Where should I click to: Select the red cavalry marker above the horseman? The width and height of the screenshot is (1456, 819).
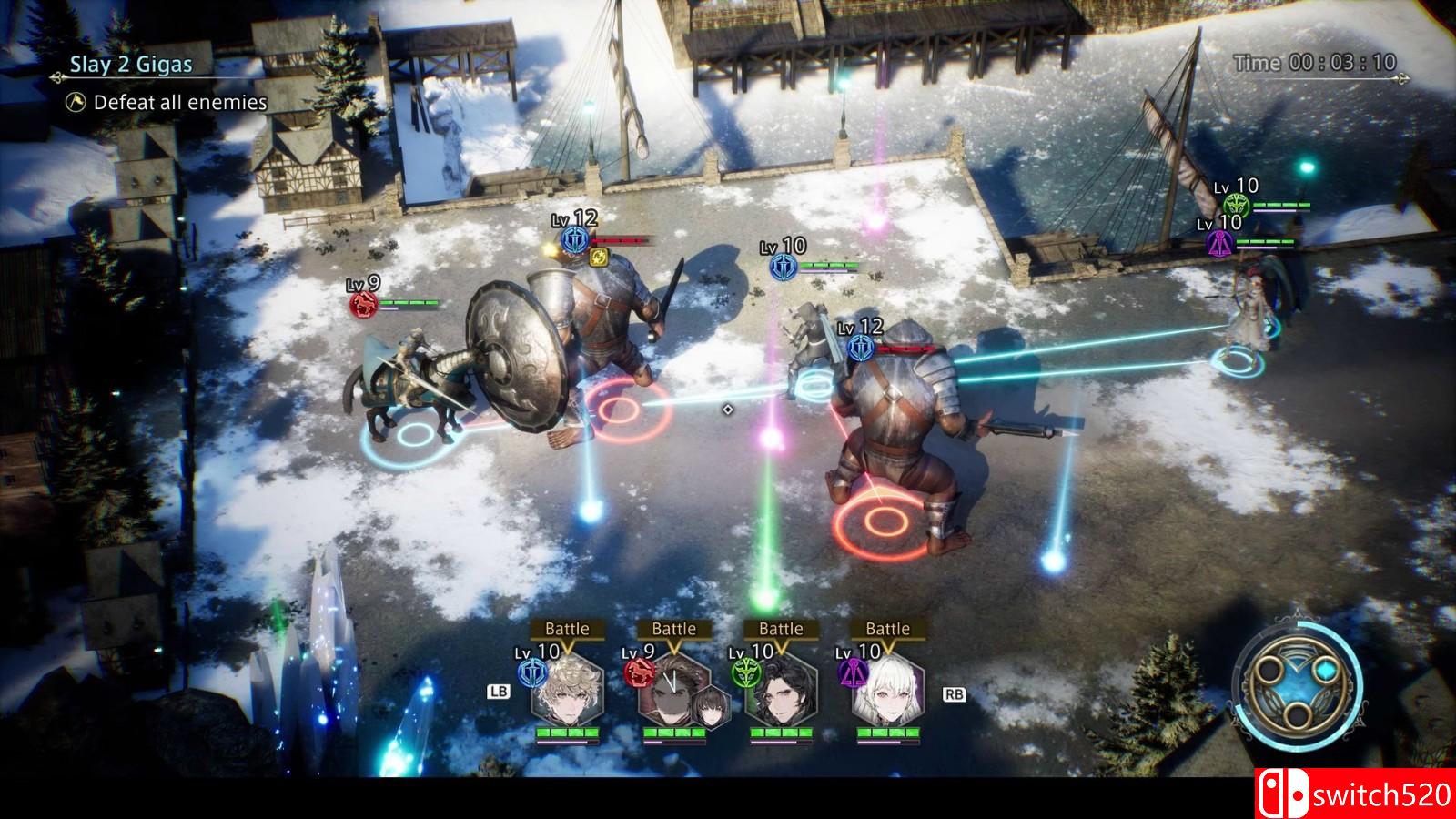point(364,303)
